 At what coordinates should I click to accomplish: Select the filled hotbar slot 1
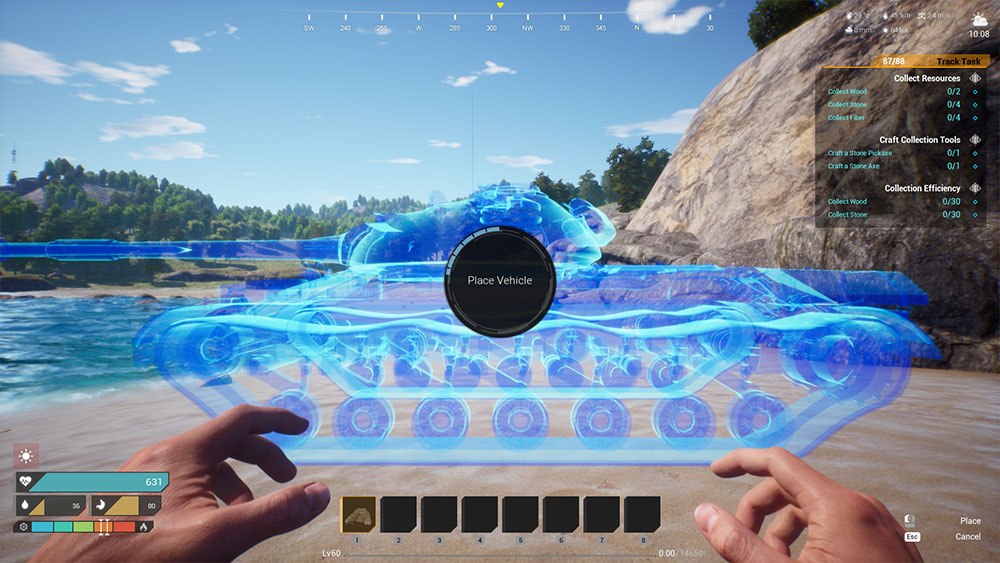click(x=358, y=514)
